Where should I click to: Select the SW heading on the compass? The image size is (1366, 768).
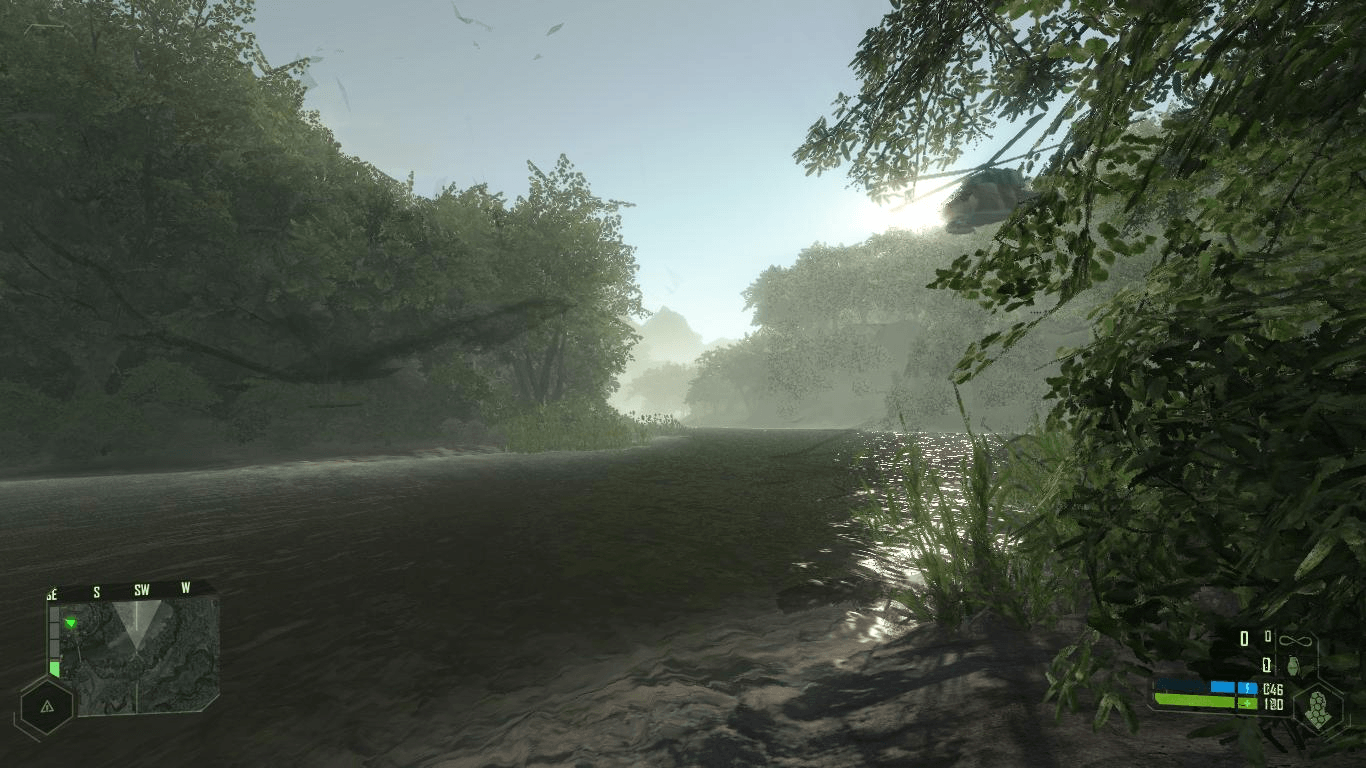(x=142, y=590)
